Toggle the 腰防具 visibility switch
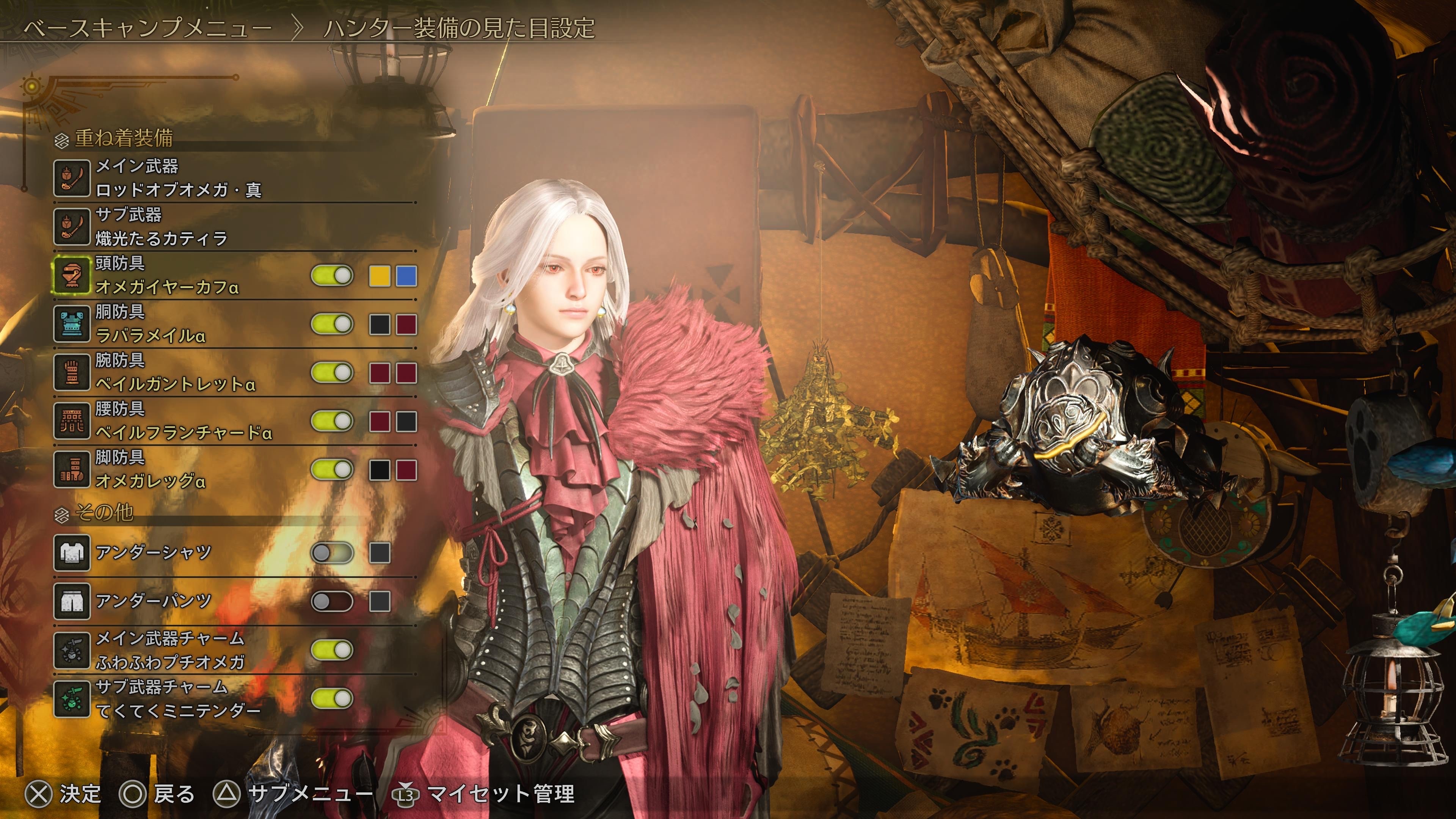This screenshot has height=819, width=1456. pyautogui.click(x=332, y=422)
